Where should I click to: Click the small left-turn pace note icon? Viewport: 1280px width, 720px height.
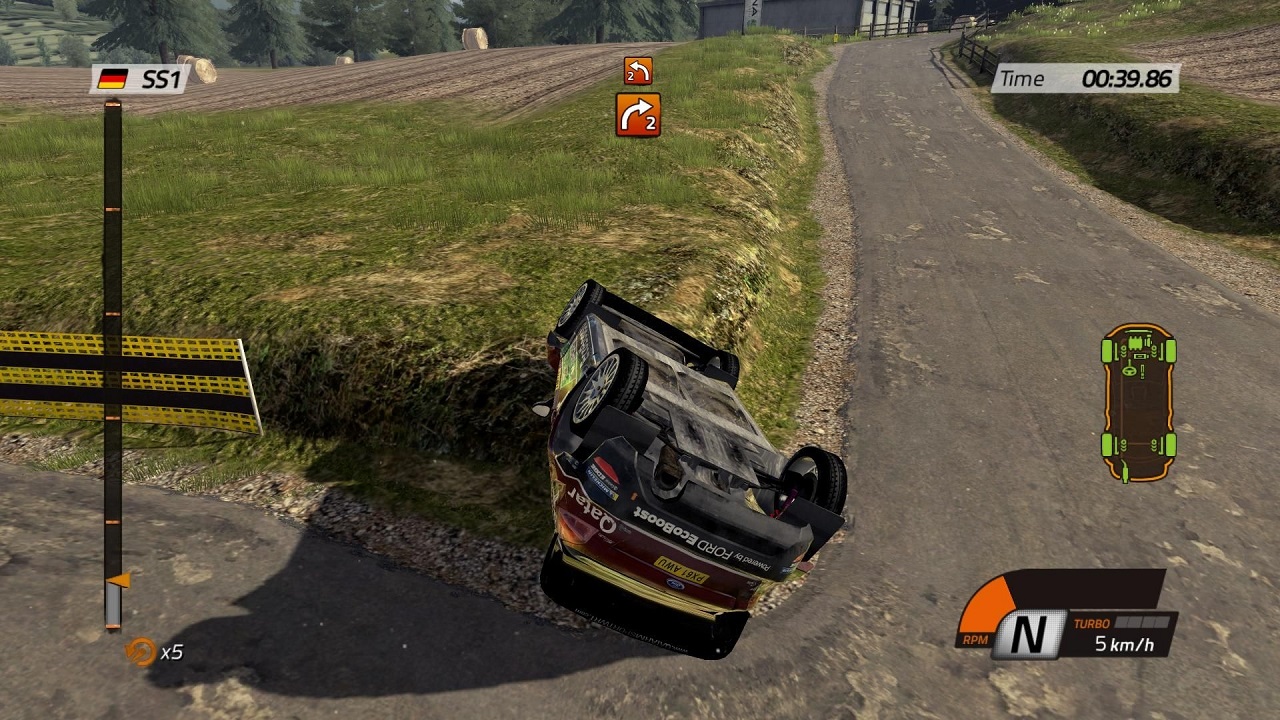tap(637, 70)
